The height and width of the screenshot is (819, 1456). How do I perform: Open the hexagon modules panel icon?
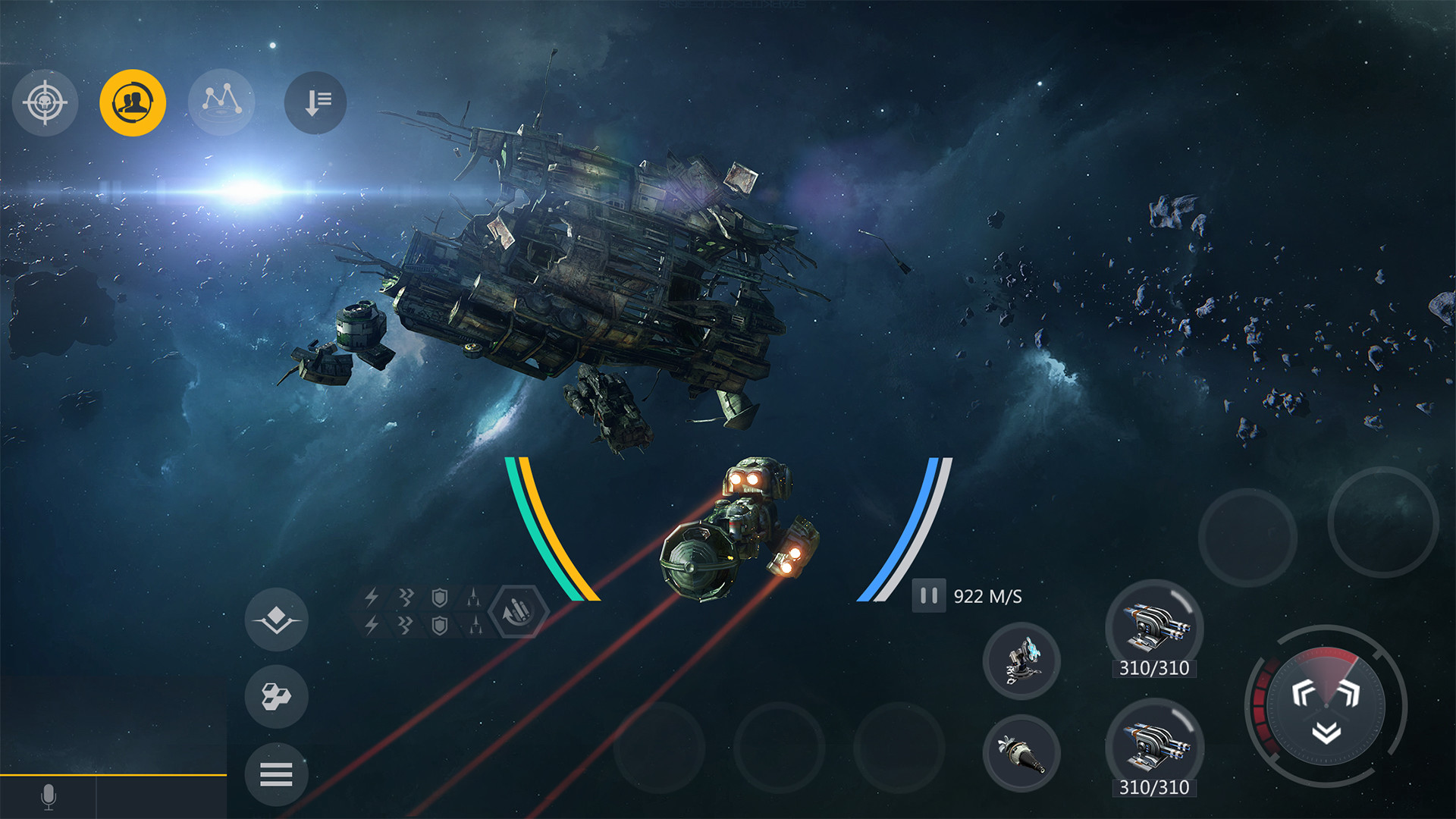pyautogui.click(x=276, y=695)
